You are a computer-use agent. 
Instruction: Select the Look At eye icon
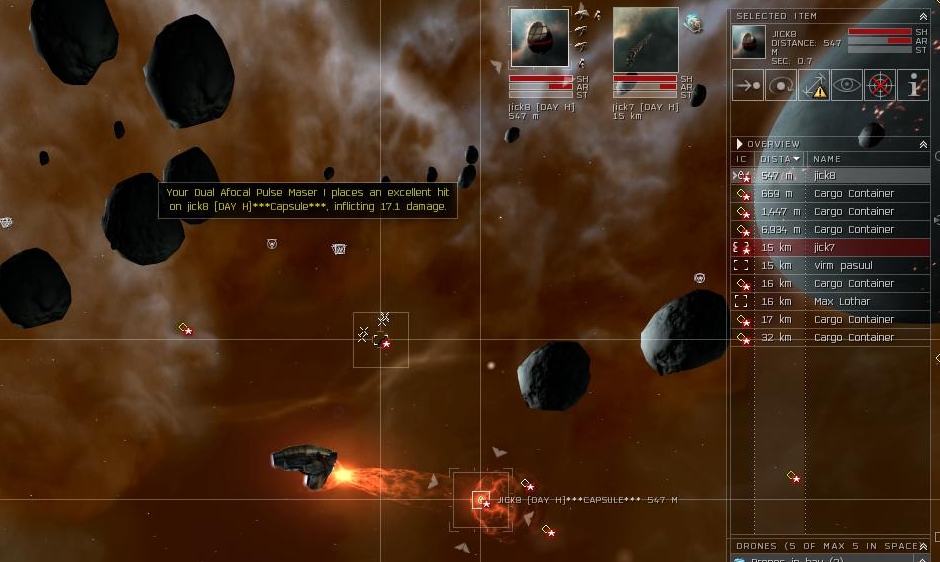pyautogui.click(x=847, y=85)
